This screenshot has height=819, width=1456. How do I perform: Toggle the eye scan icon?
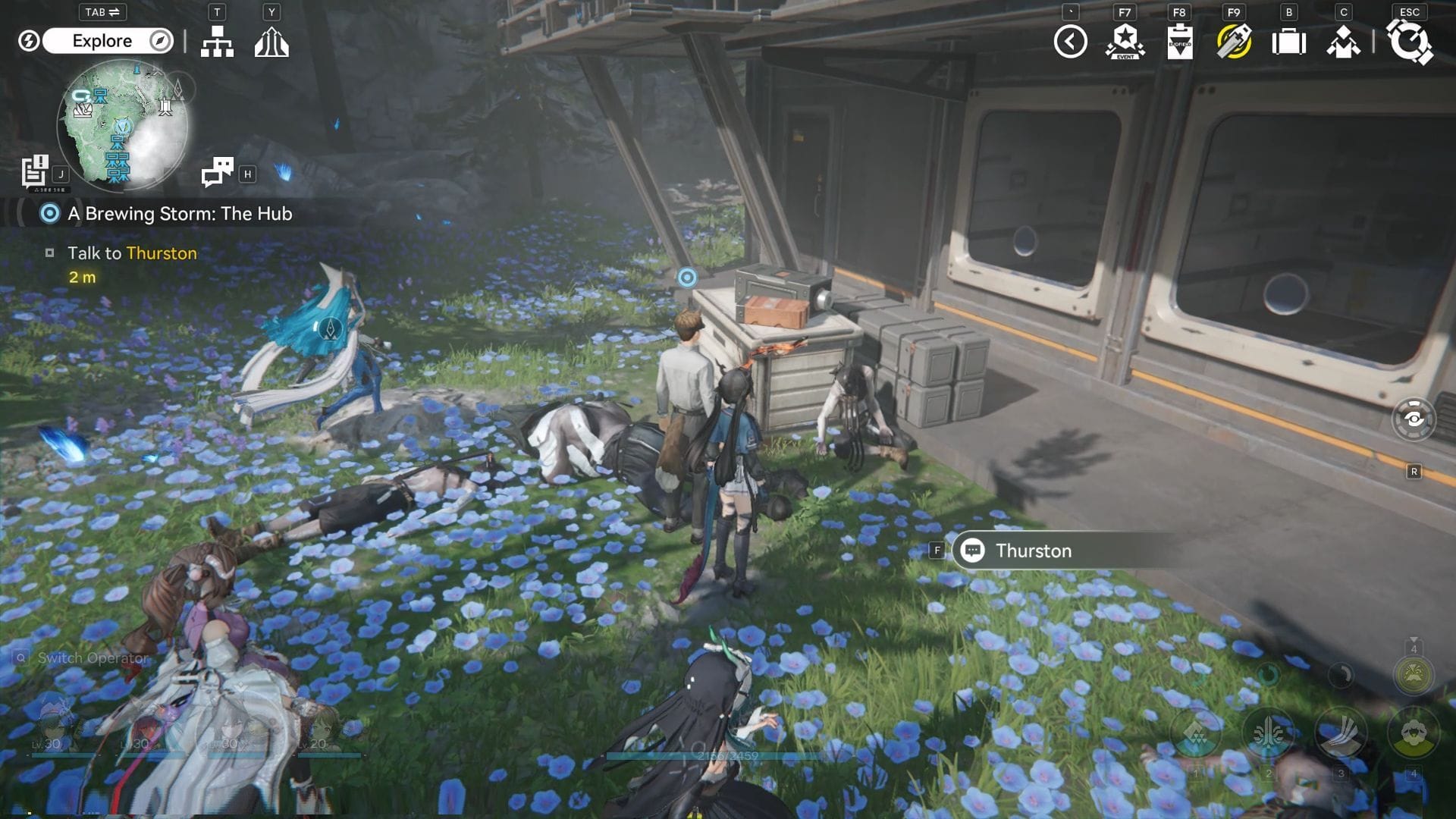pyautogui.click(x=1414, y=419)
